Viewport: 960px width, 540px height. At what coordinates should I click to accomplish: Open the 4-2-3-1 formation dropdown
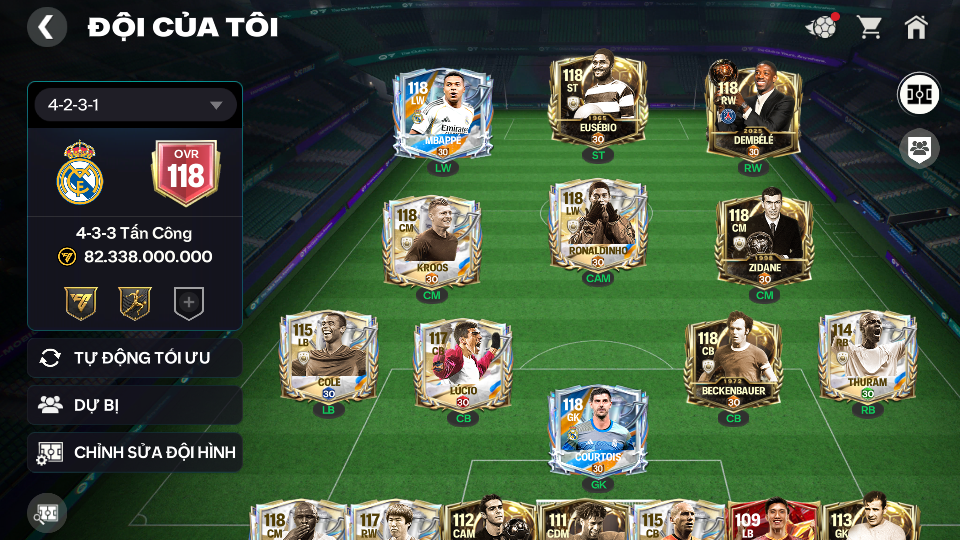135,105
